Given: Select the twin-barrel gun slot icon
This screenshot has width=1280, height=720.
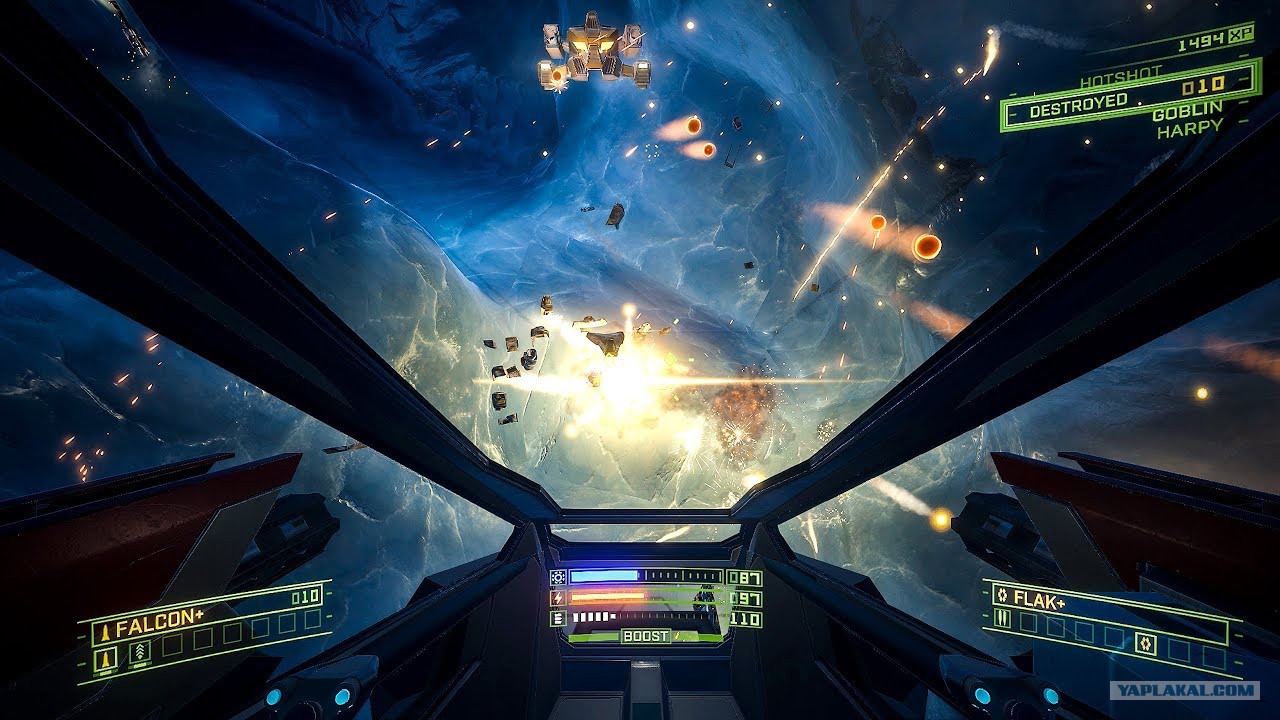Looking at the screenshot, I should 1002,619.
